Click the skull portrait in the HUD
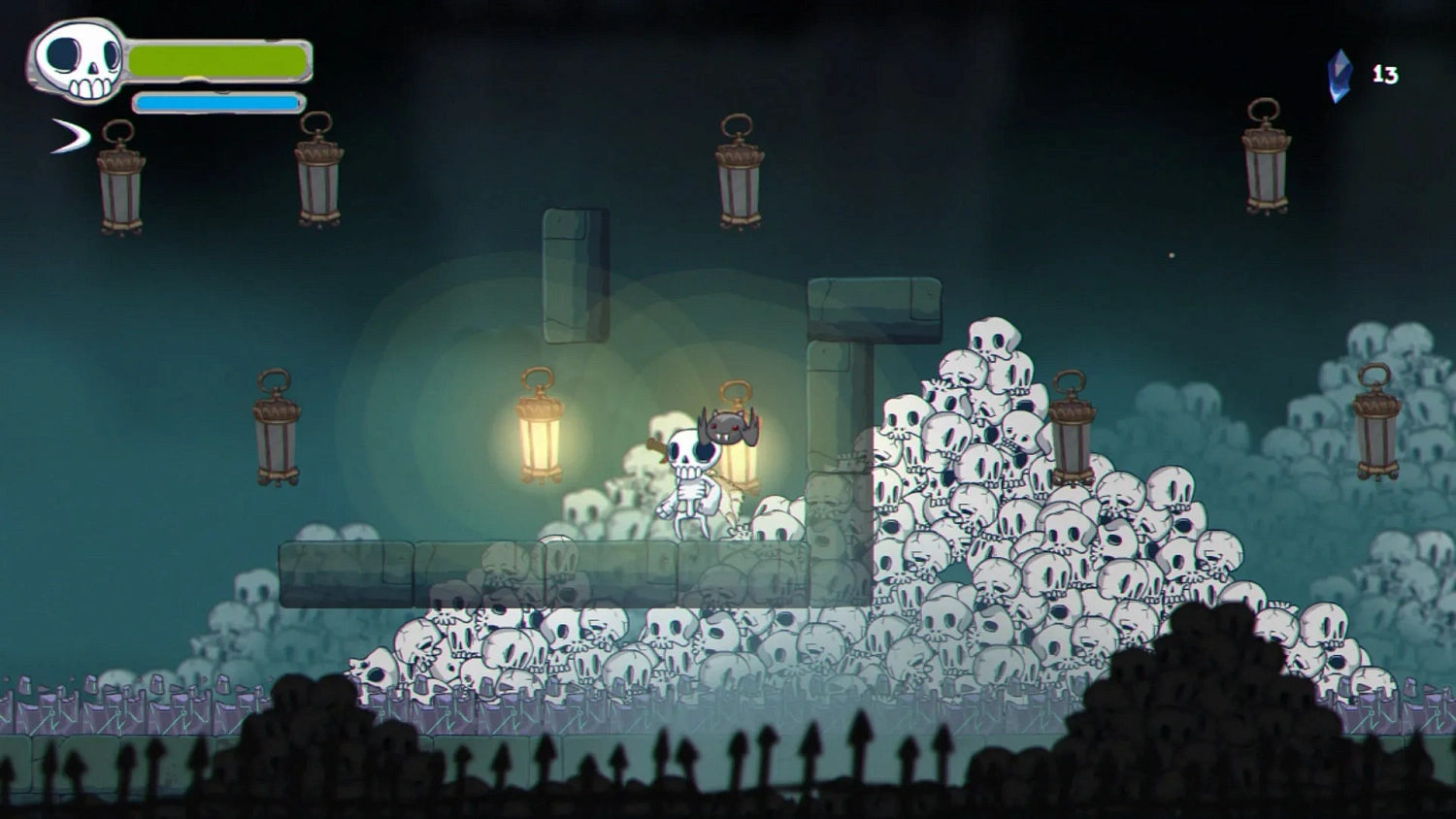1456x819 pixels. 76,61
